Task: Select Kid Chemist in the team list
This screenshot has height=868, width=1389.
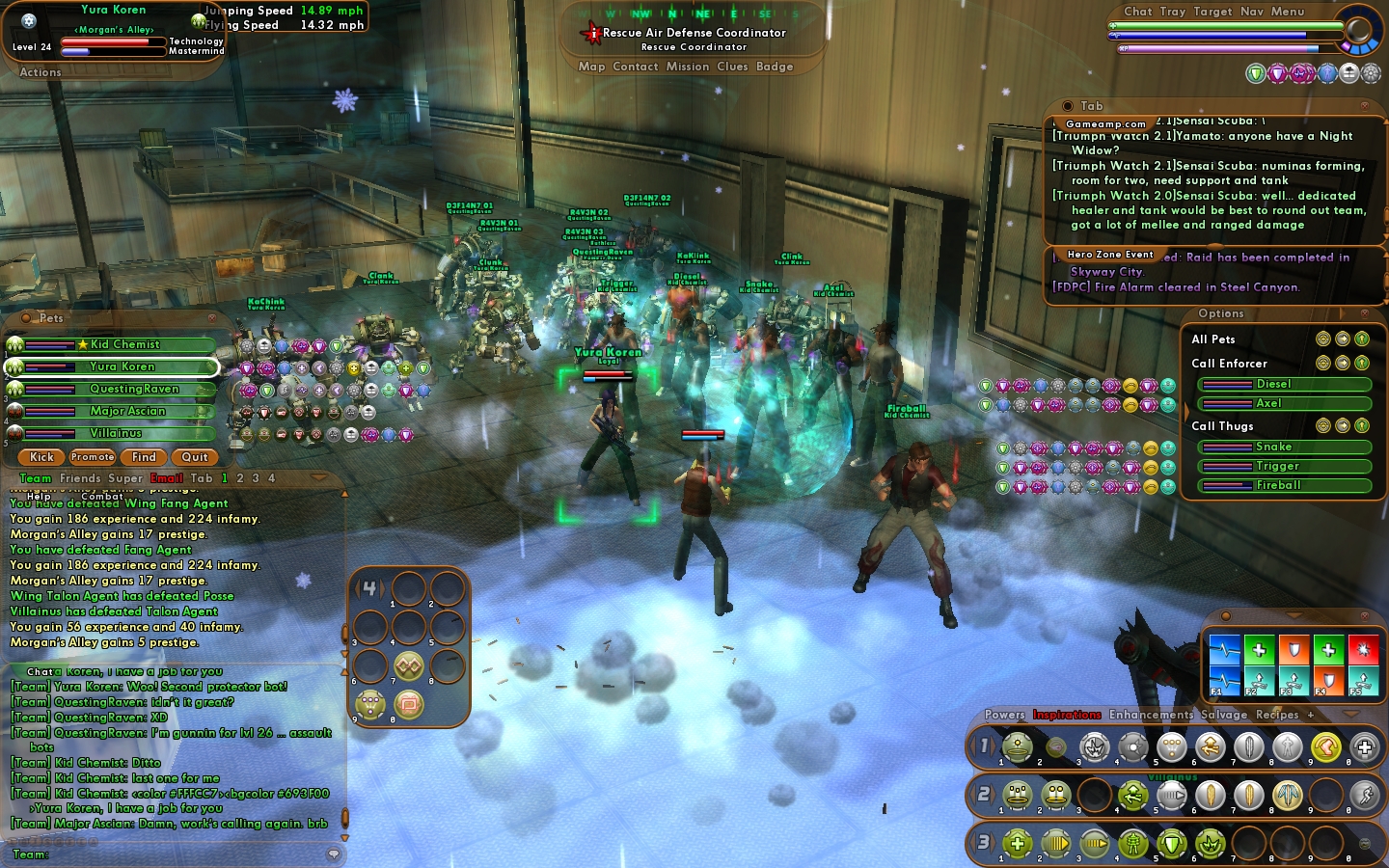Action: tap(125, 344)
